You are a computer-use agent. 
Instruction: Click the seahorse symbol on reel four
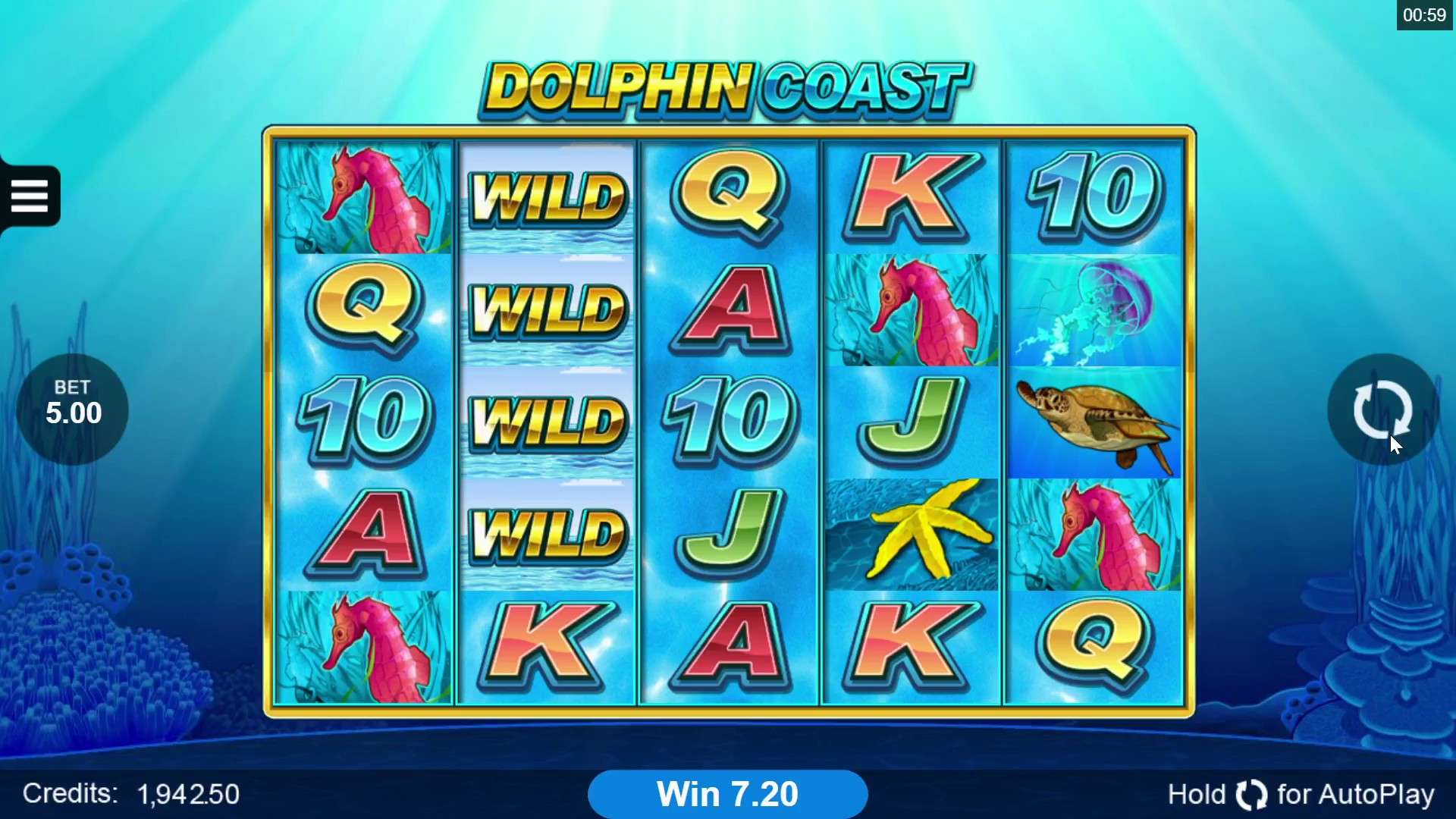(x=912, y=311)
